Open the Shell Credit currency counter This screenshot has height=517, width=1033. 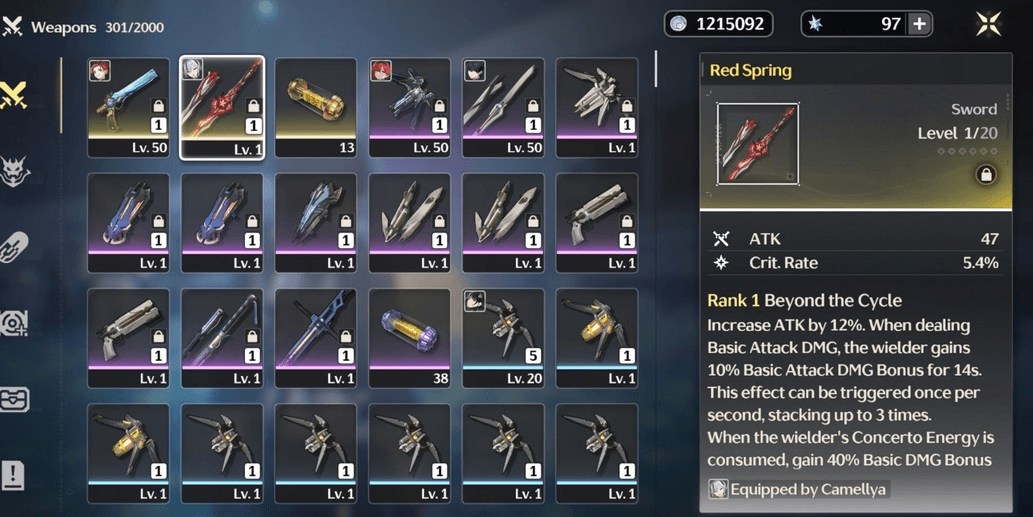719,24
